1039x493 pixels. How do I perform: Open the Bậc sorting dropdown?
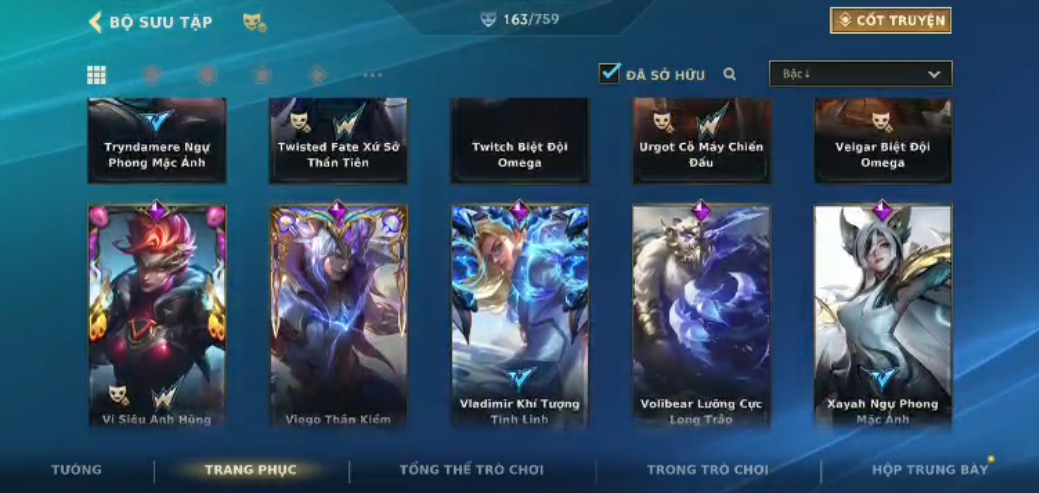(860, 74)
